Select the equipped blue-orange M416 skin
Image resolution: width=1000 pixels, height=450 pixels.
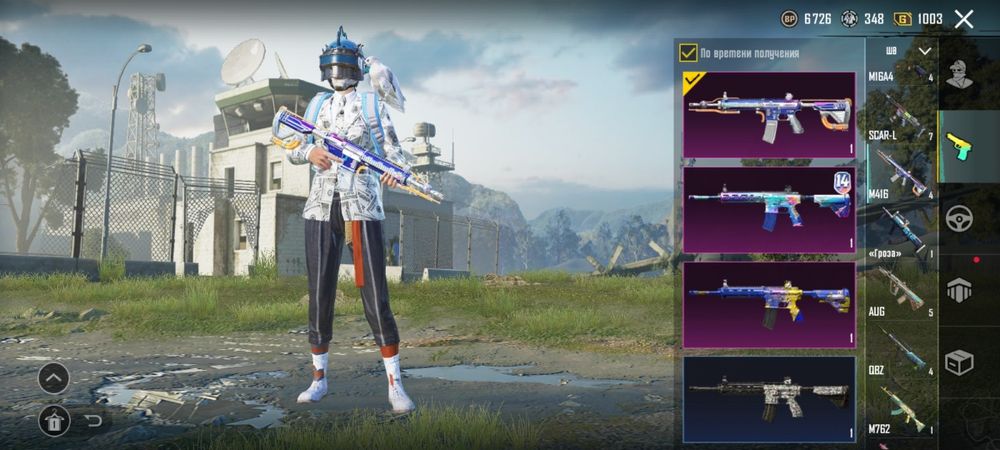tap(769, 115)
